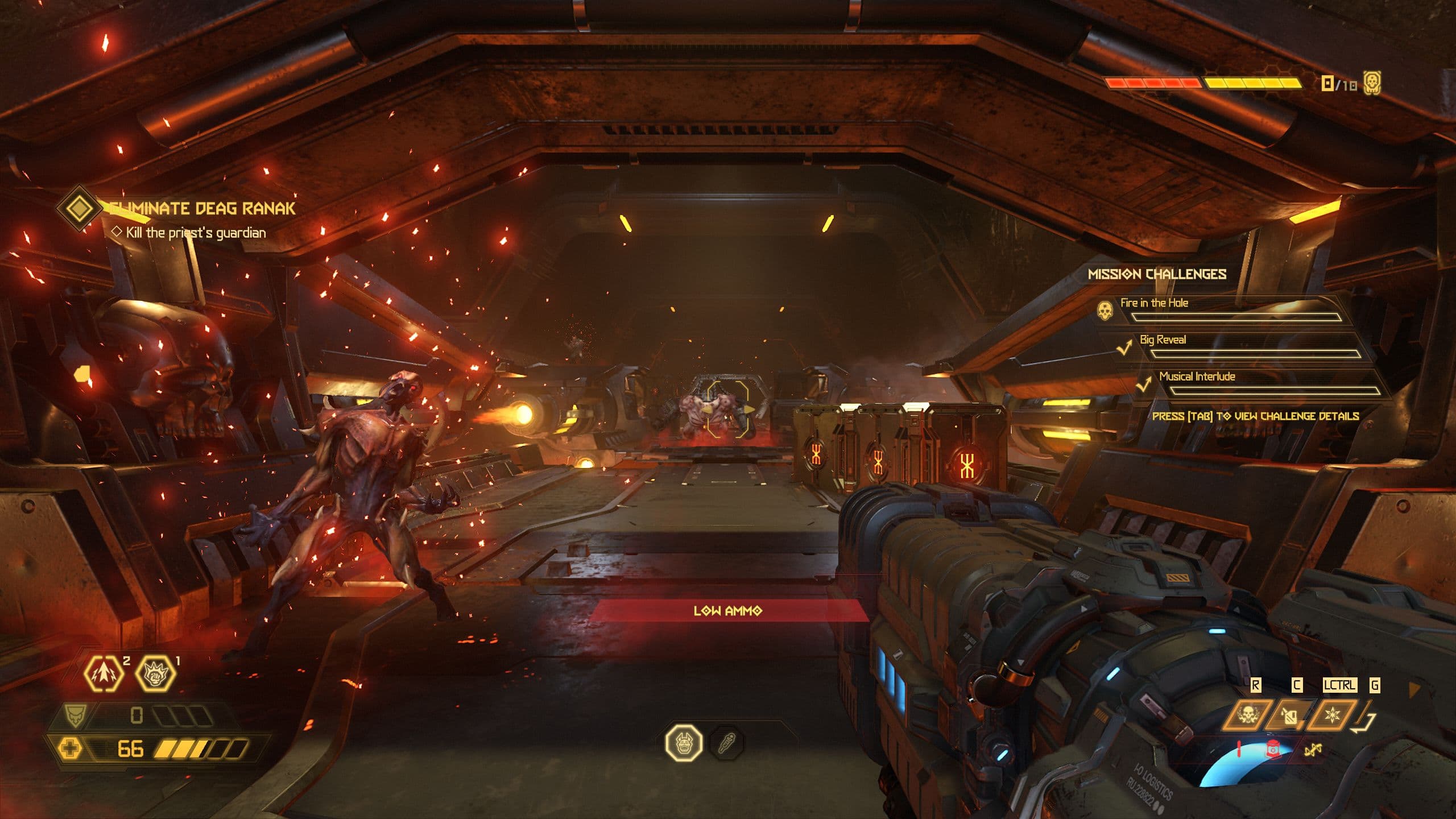Choose the Musical Interlude challenge entry
The height and width of the screenshot is (819, 1456).
click(x=1197, y=377)
